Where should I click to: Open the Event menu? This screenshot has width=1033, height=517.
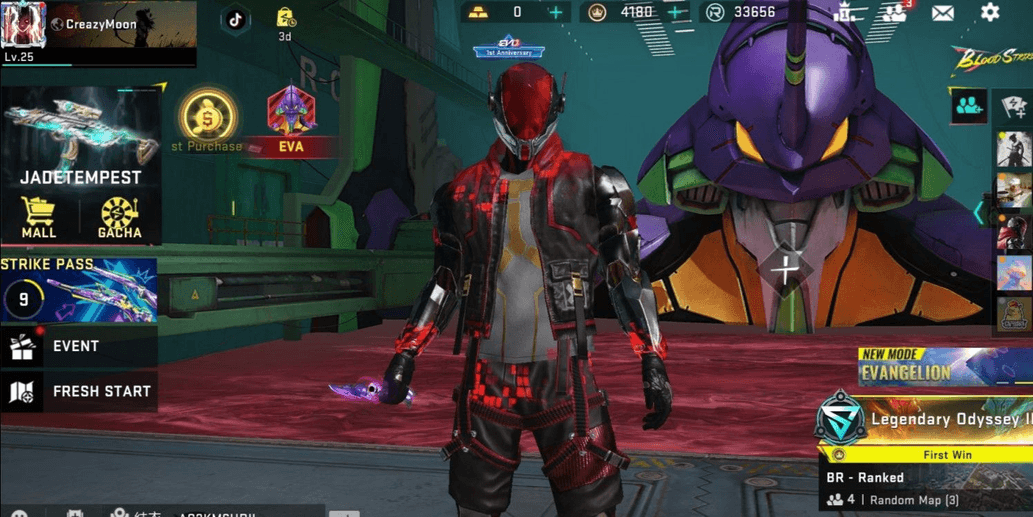[x=76, y=346]
